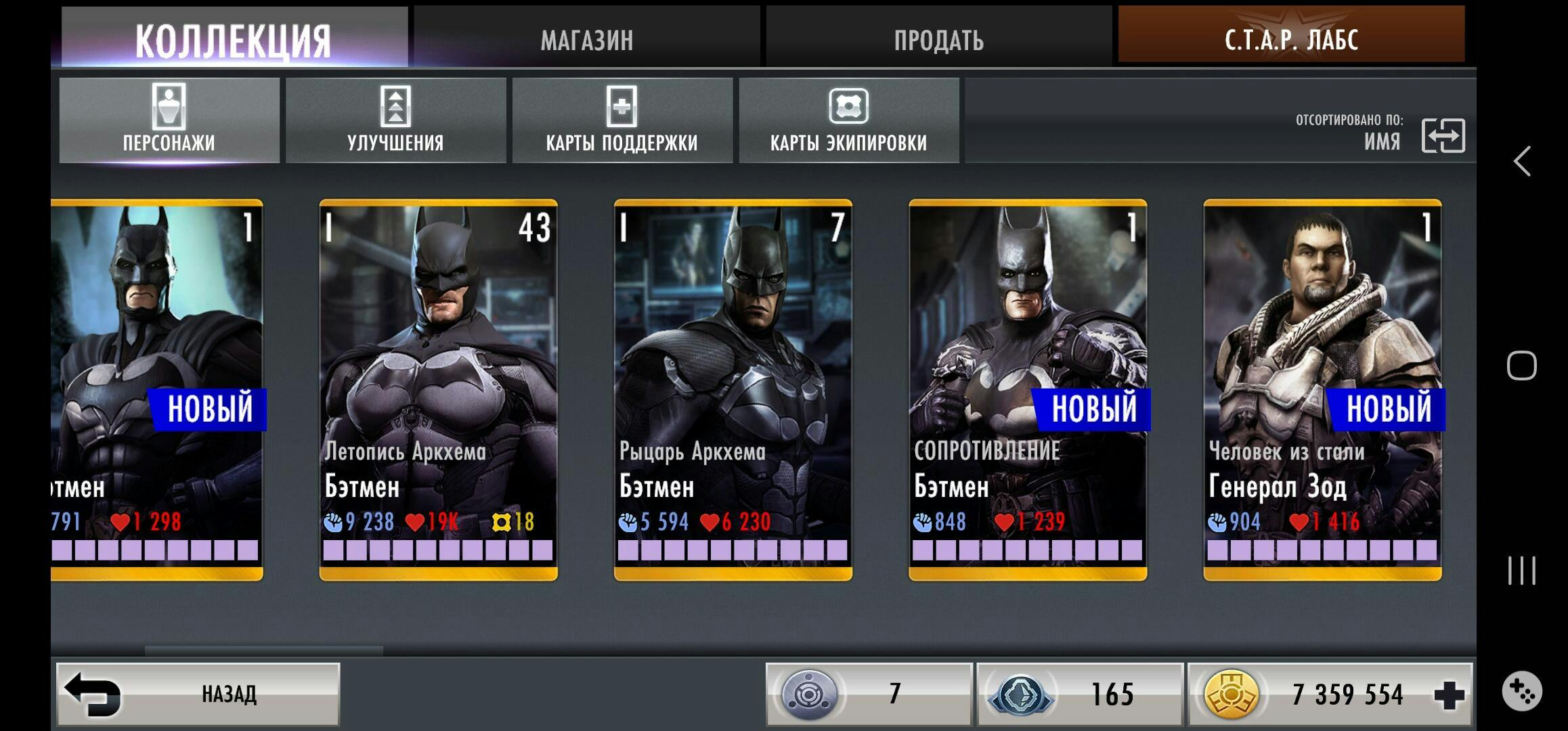Select the partially visible Бэтмен card
Image resolution: width=1568 pixels, height=731 pixels.
pyautogui.click(x=157, y=389)
